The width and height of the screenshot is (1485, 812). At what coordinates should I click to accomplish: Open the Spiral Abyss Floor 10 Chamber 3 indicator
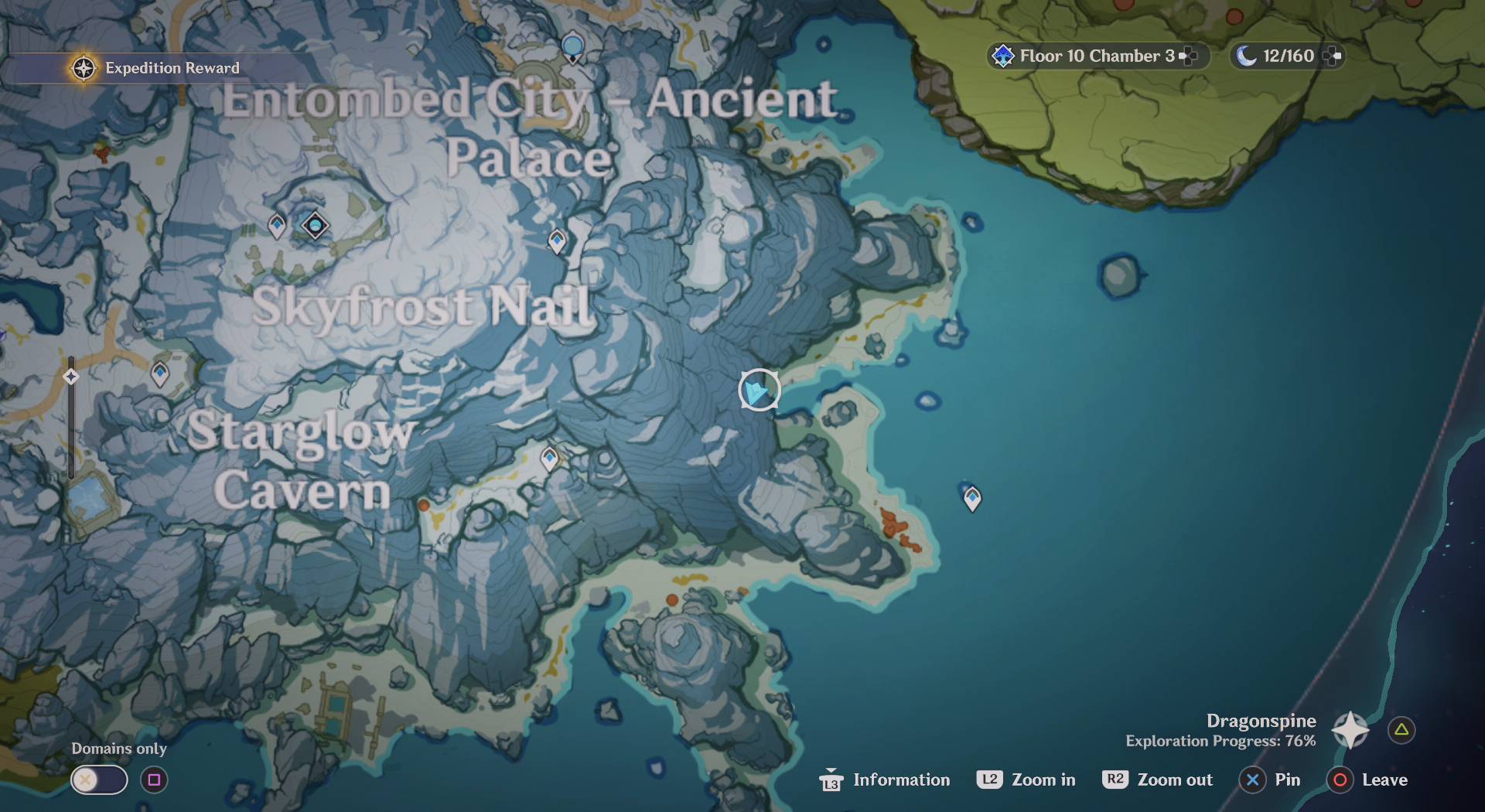1091,55
